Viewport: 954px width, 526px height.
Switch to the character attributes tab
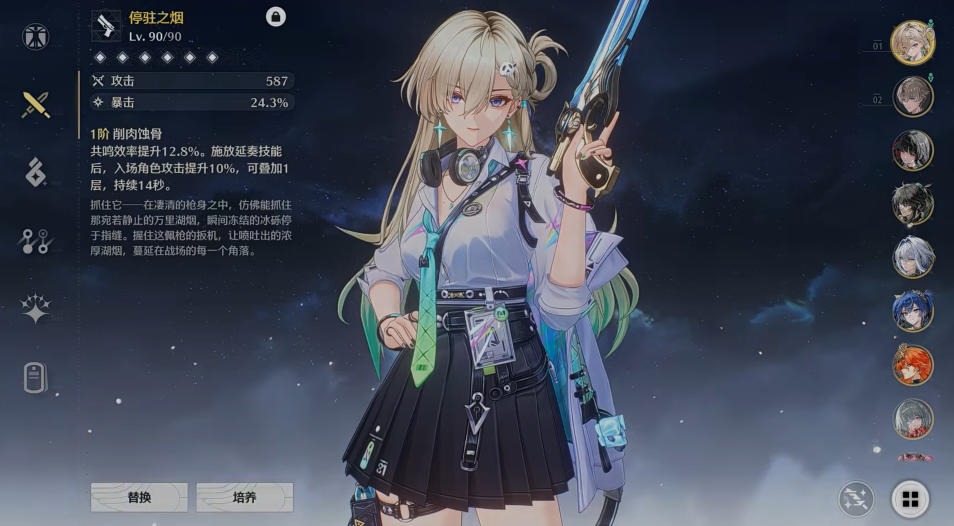(36, 38)
